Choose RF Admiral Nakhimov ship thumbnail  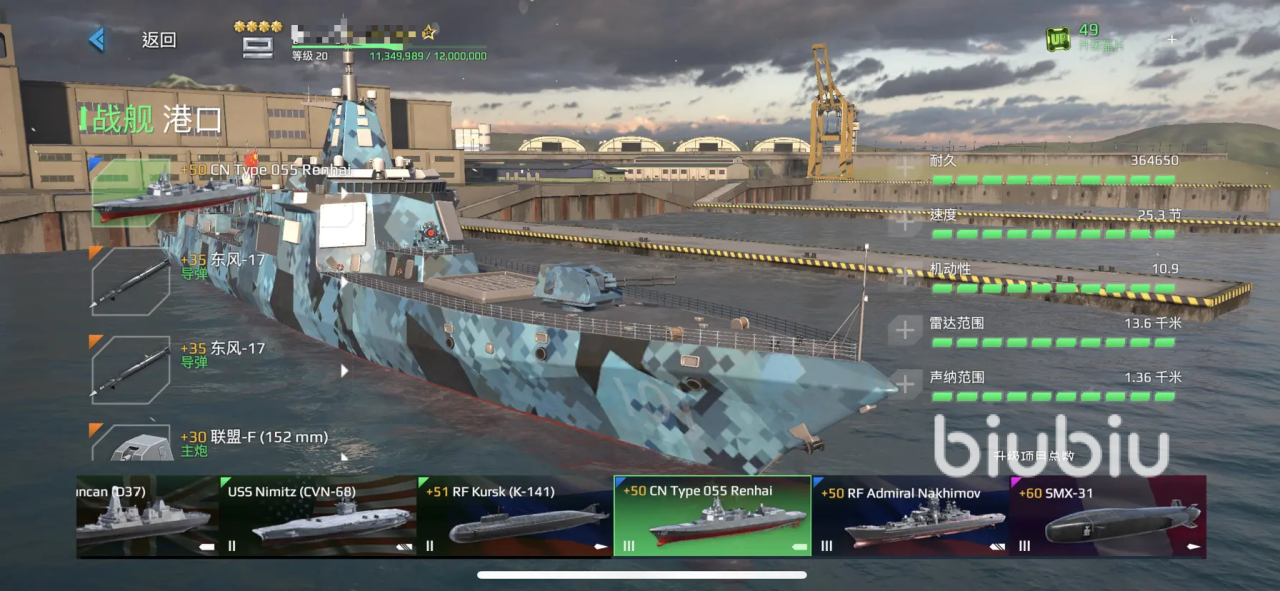point(910,516)
